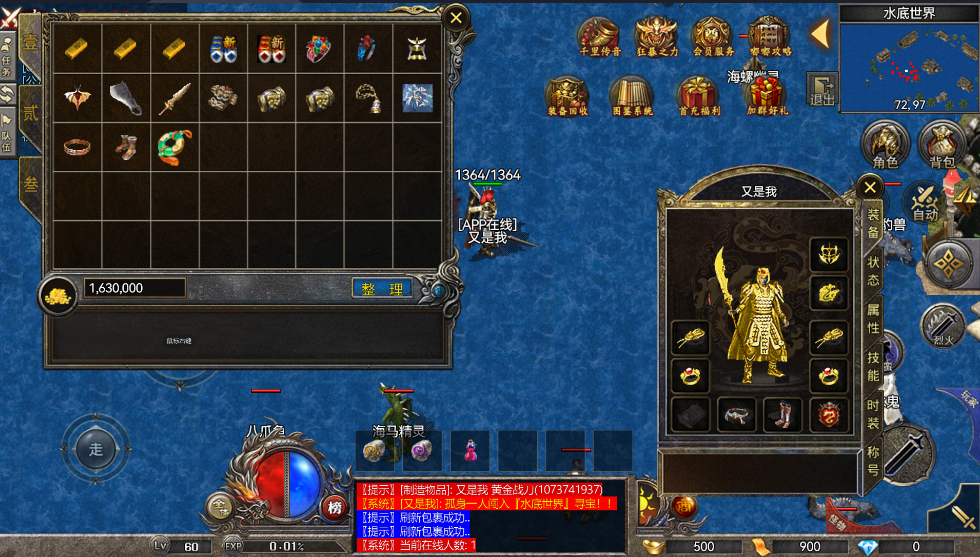The image size is (980, 557).
Task: Close the character equipment panel
Action: click(x=870, y=187)
